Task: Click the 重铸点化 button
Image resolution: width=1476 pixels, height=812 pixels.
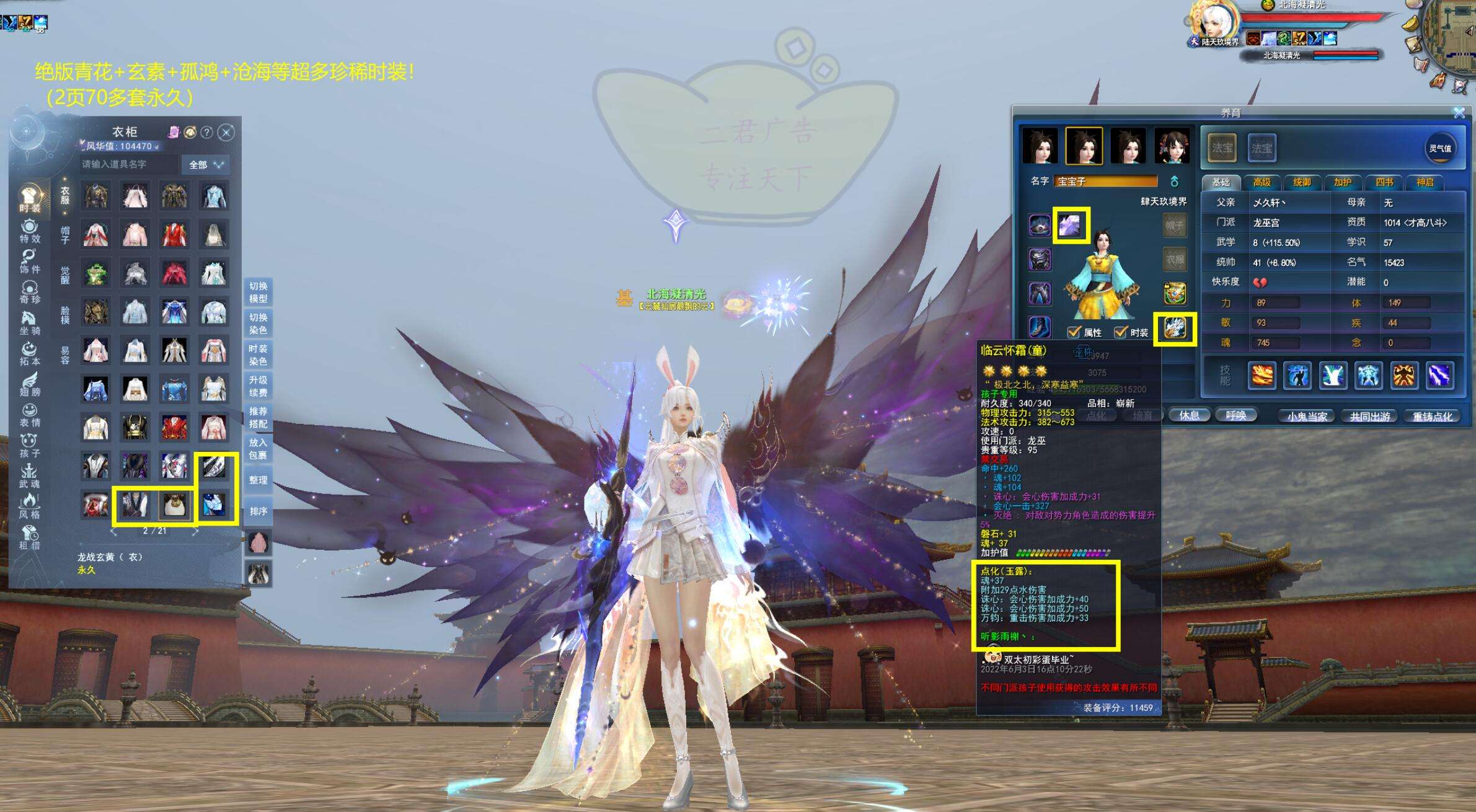Action: 1432,417
